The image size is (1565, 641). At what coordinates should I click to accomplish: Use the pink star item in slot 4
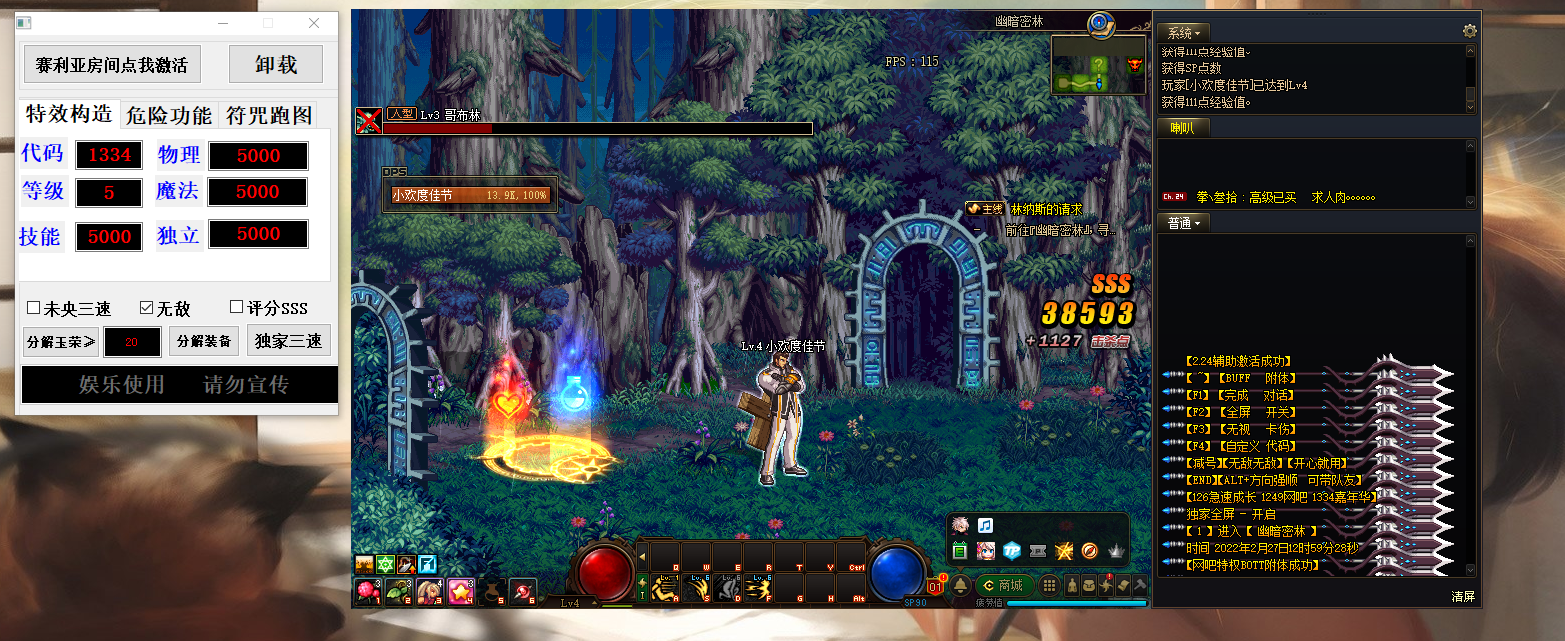460,591
